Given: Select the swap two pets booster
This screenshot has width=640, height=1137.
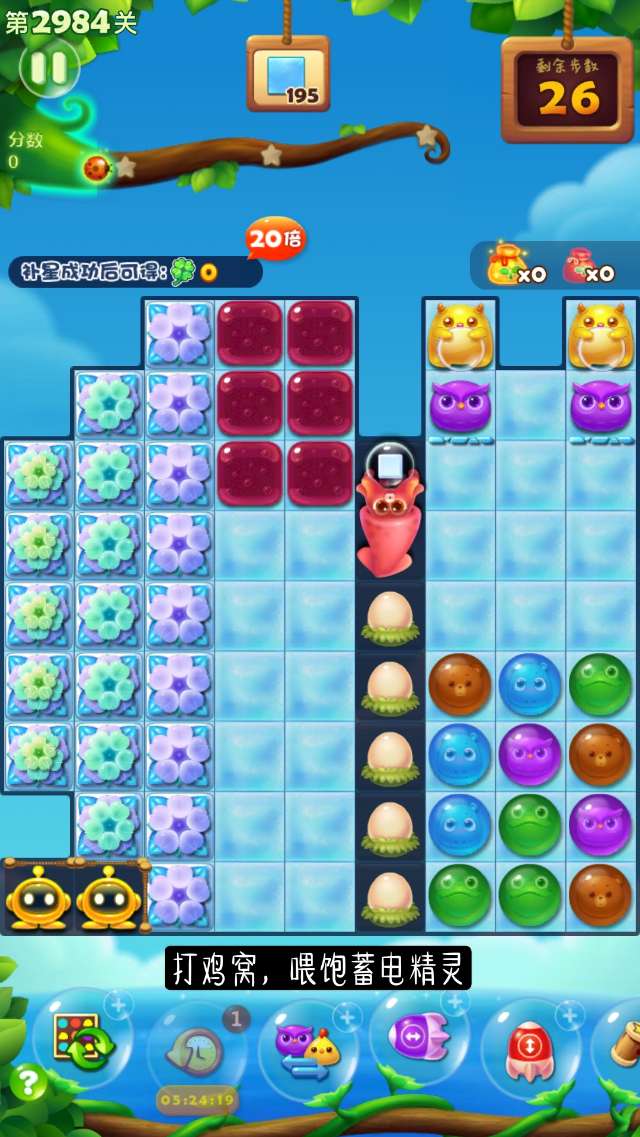Looking at the screenshot, I should click(x=308, y=1045).
